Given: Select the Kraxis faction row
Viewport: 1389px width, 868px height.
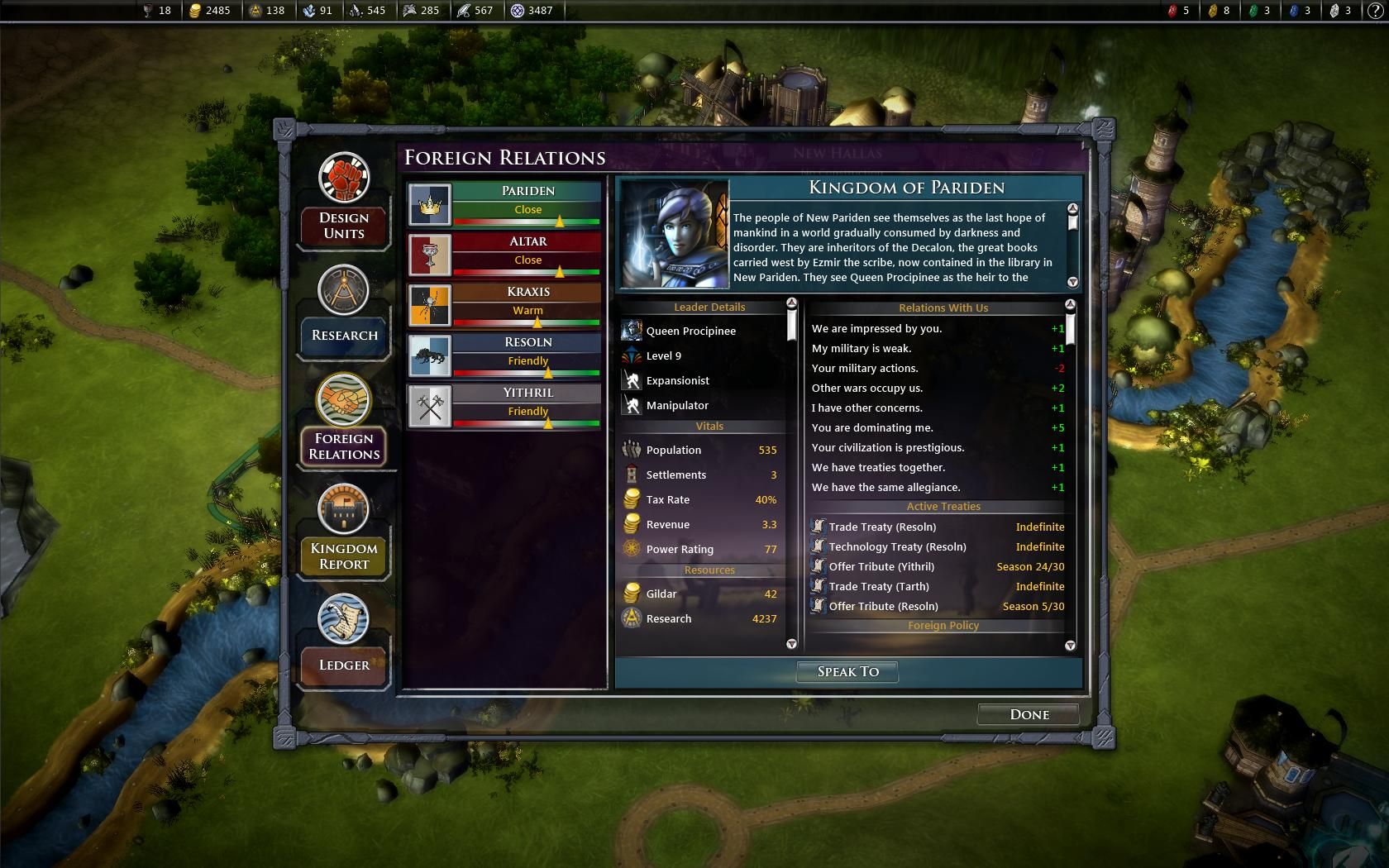Looking at the screenshot, I should coord(504,305).
